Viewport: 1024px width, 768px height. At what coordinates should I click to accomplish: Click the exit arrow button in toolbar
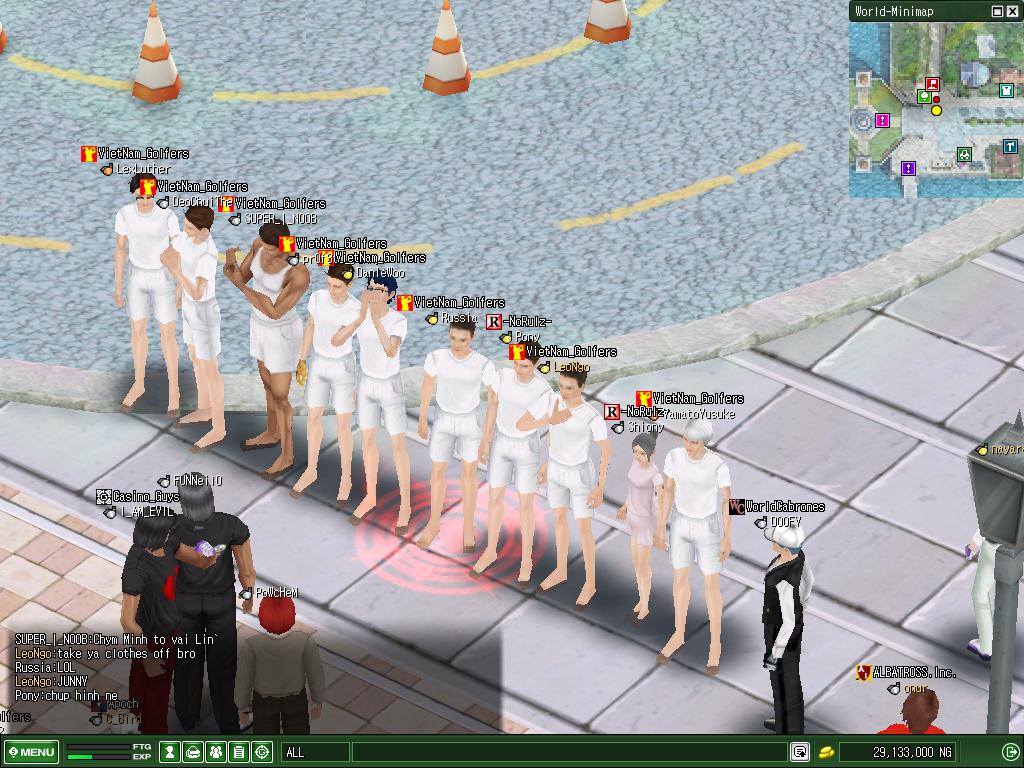[1010, 752]
